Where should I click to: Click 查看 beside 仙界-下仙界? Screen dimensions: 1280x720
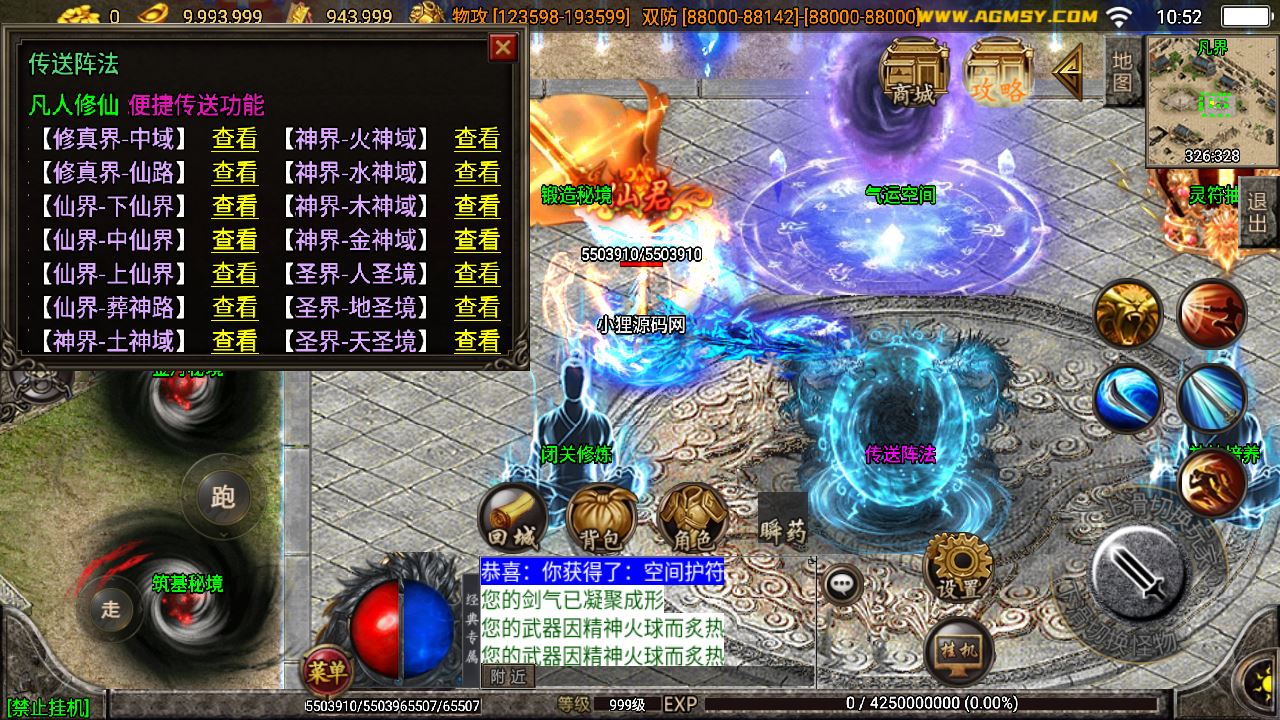pos(234,207)
